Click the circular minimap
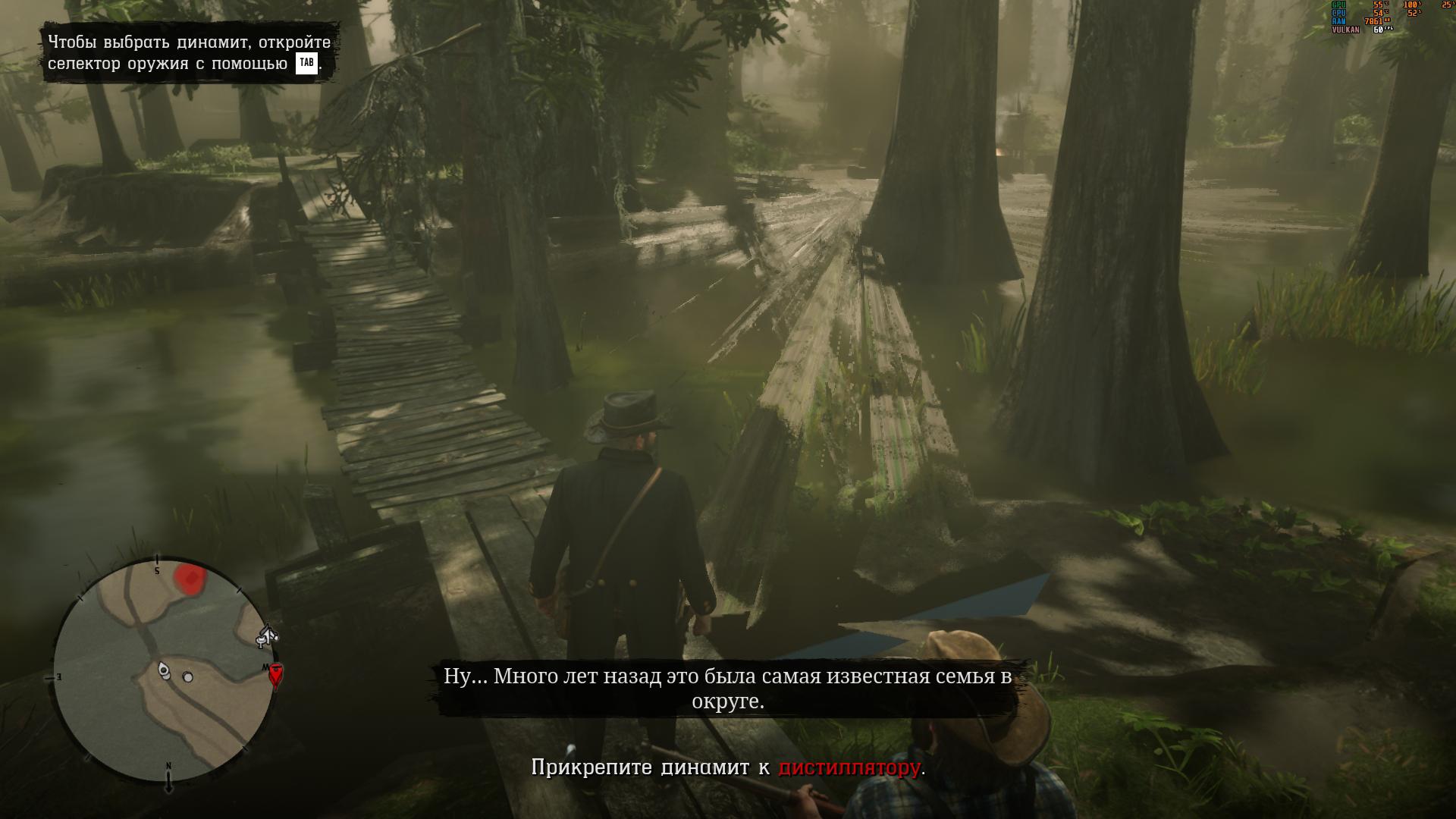Image resolution: width=1456 pixels, height=819 pixels. tap(163, 672)
